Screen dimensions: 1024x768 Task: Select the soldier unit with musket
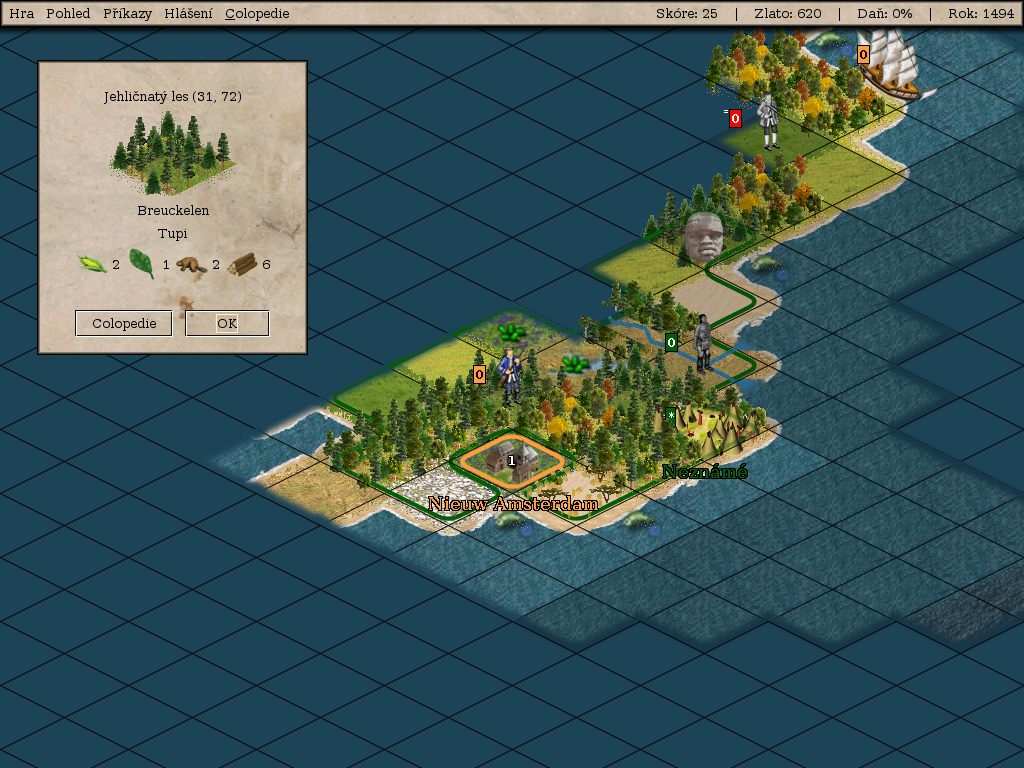point(510,375)
